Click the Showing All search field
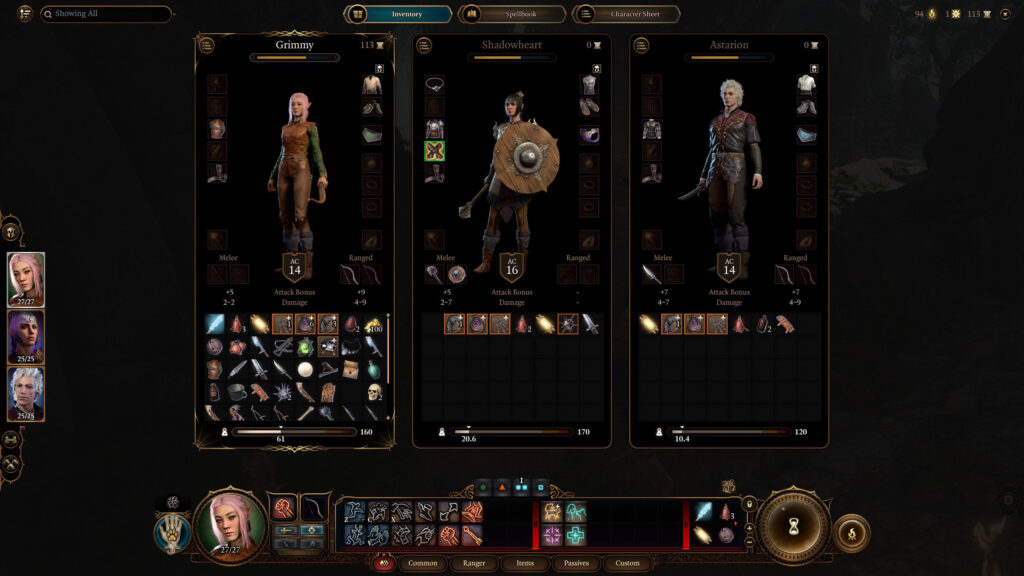Image resolution: width=1024 pixels, height=576 pixels. click(106, 14)
